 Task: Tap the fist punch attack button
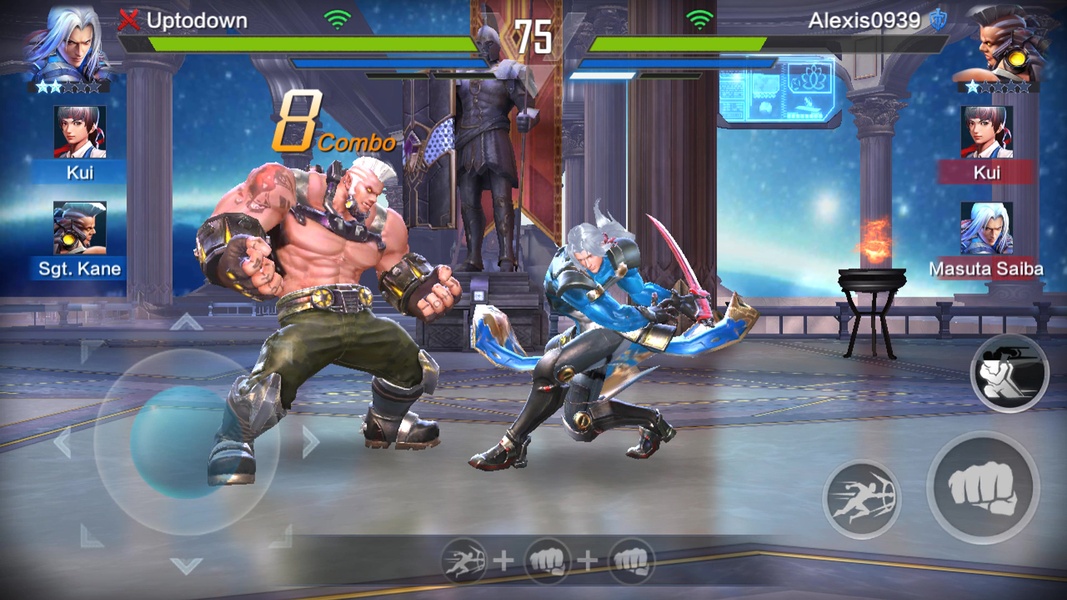click(982, 489)
